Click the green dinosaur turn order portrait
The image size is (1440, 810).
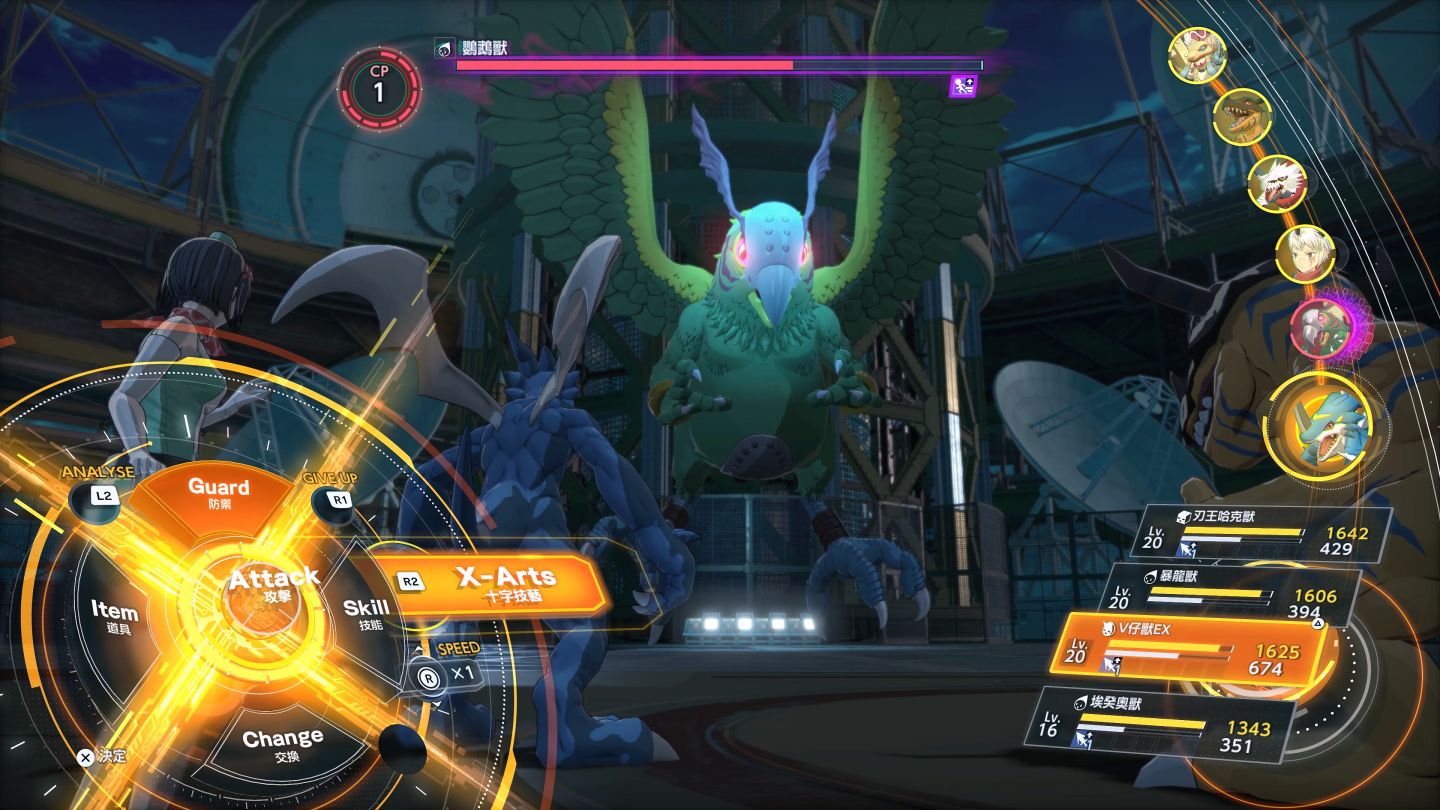(x=1241, y=116)
